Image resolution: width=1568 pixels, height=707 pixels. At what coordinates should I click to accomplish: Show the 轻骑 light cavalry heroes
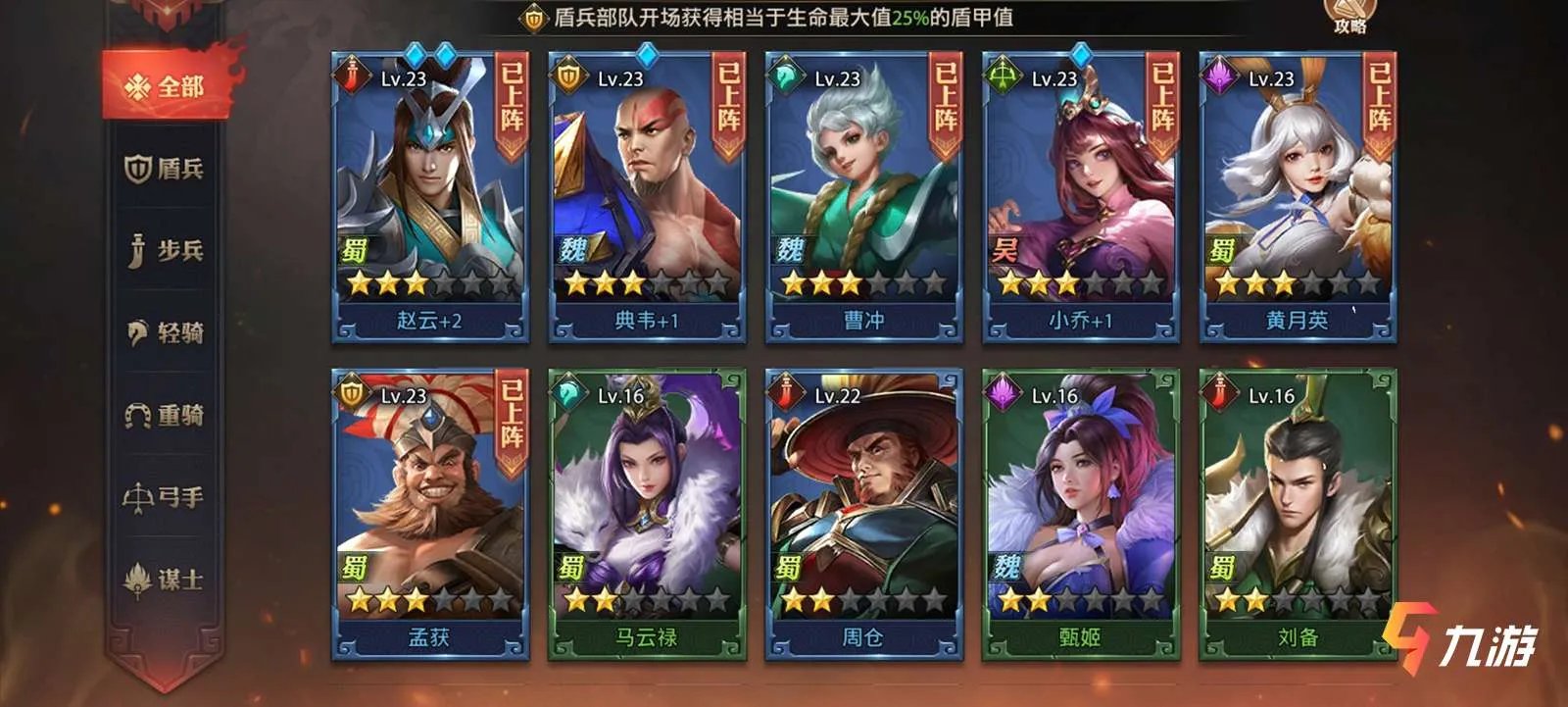click(165, 333)
